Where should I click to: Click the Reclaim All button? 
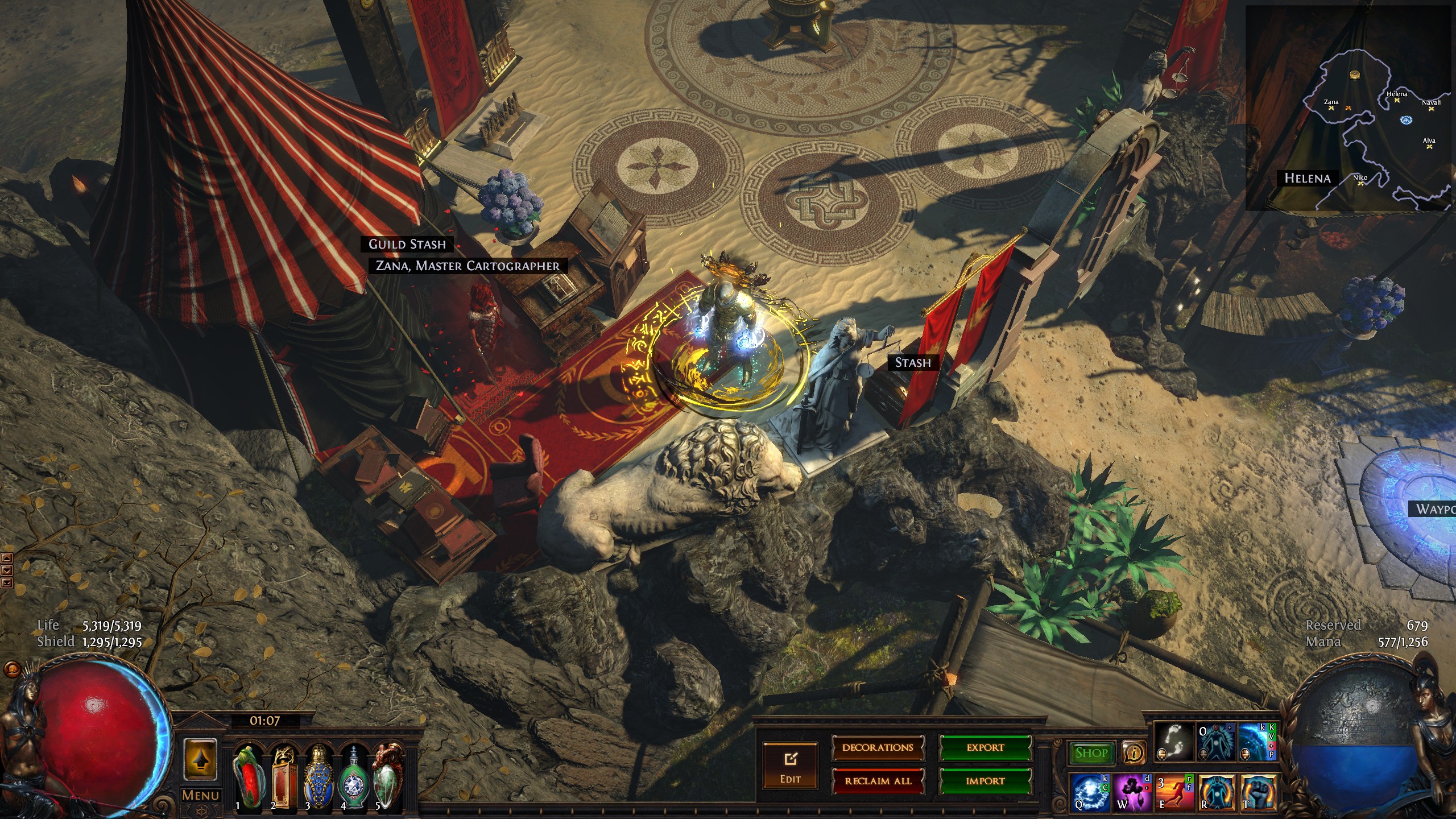click(878, 781)
